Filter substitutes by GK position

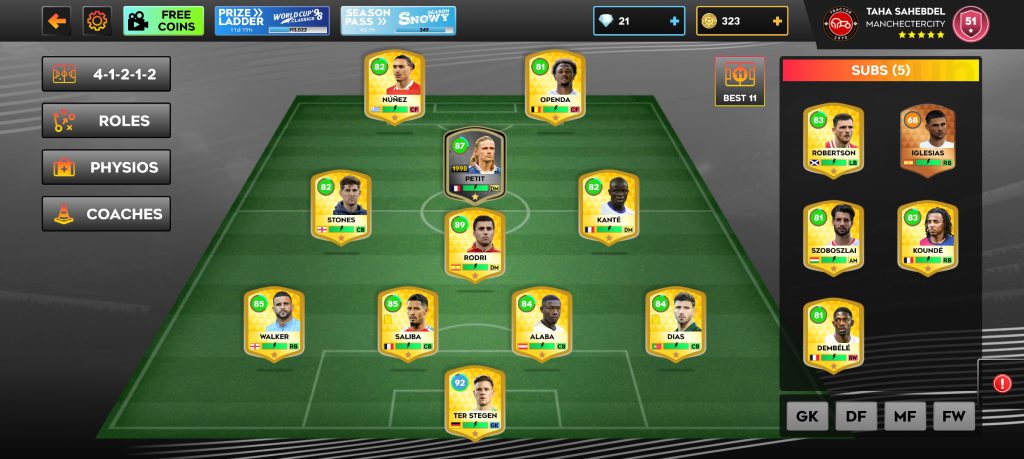click(x=807, y=415)
